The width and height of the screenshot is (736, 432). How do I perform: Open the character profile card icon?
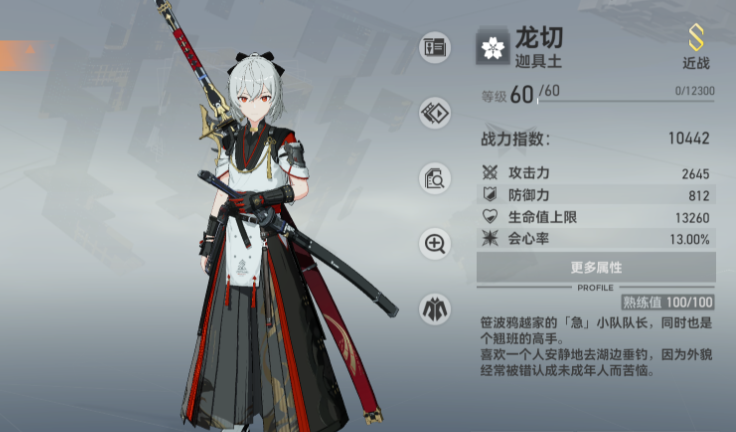coord(435,47)
